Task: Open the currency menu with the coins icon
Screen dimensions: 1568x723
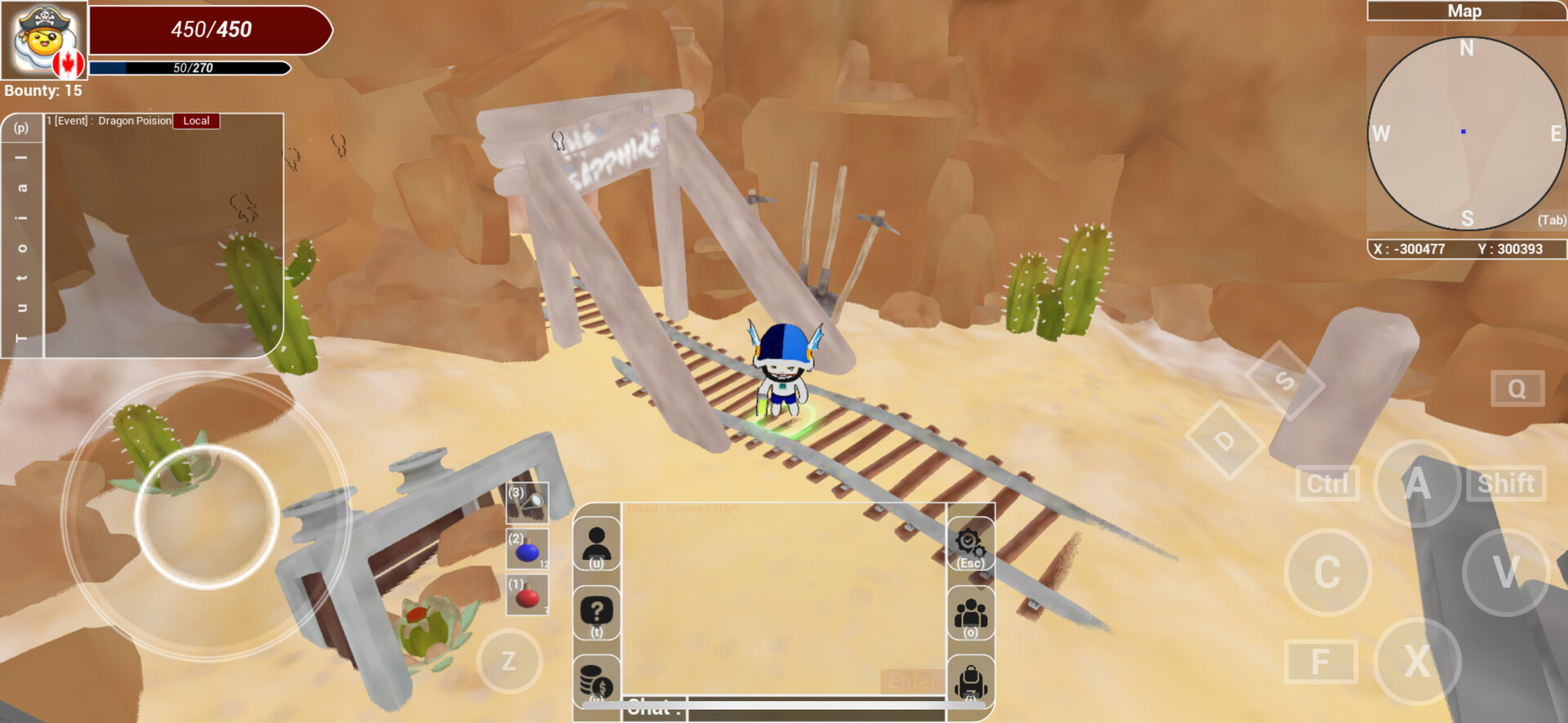Action: [x=597, y=681]
